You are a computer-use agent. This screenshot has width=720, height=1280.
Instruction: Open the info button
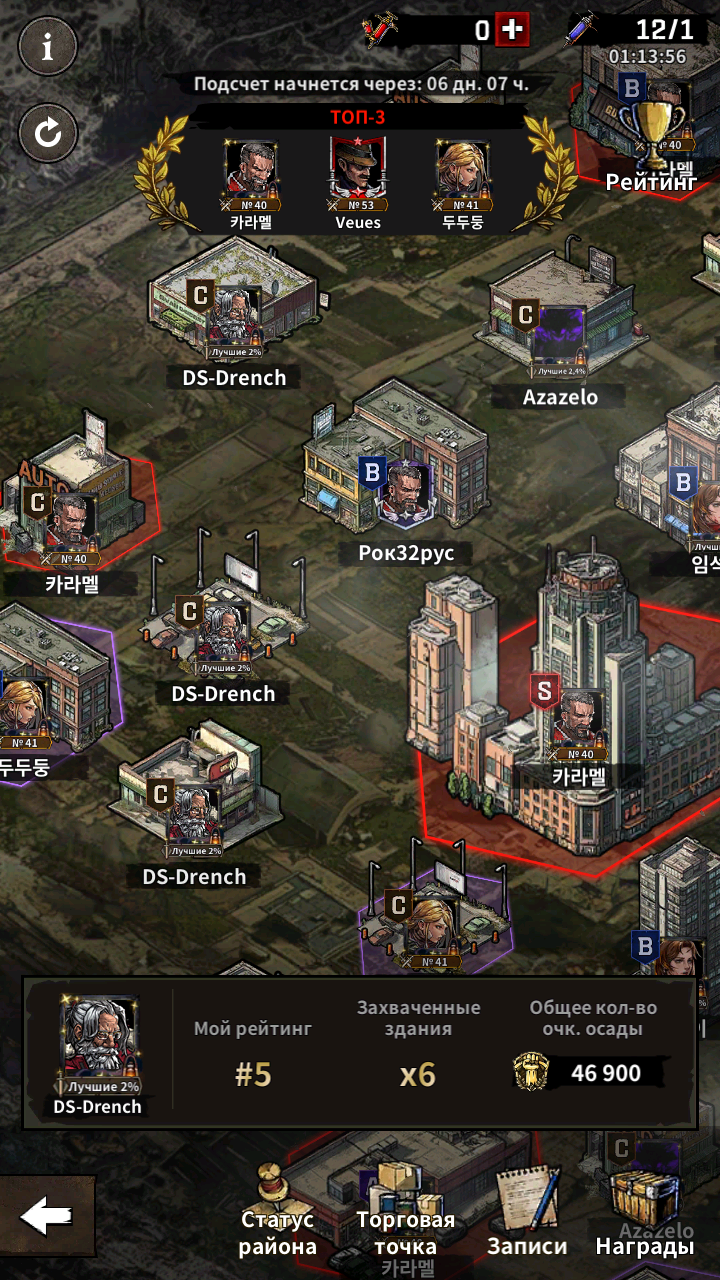click(47, 47)
